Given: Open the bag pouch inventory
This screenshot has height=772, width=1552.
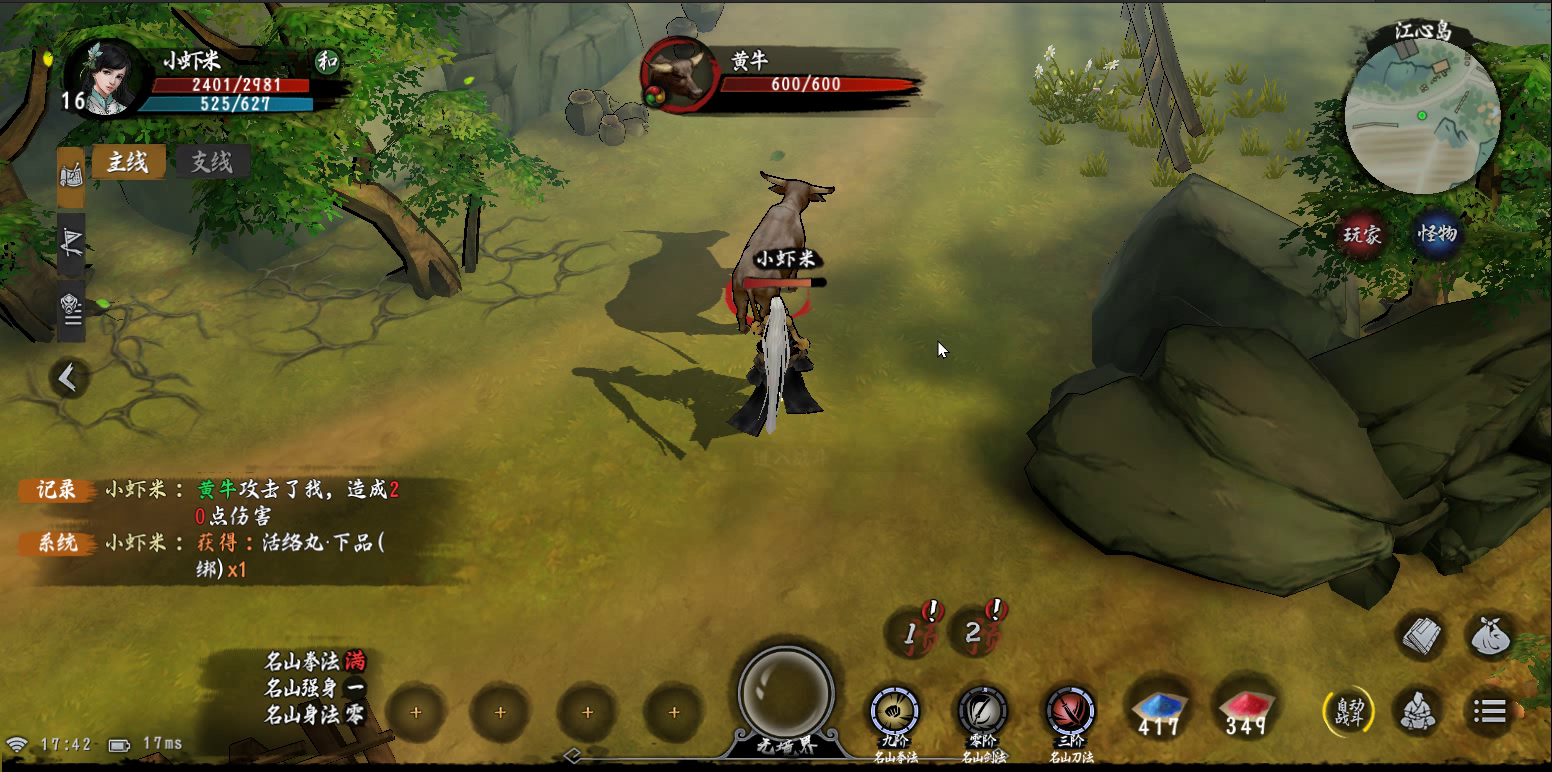Looking at the screenshot, I should click(1491, 636).
